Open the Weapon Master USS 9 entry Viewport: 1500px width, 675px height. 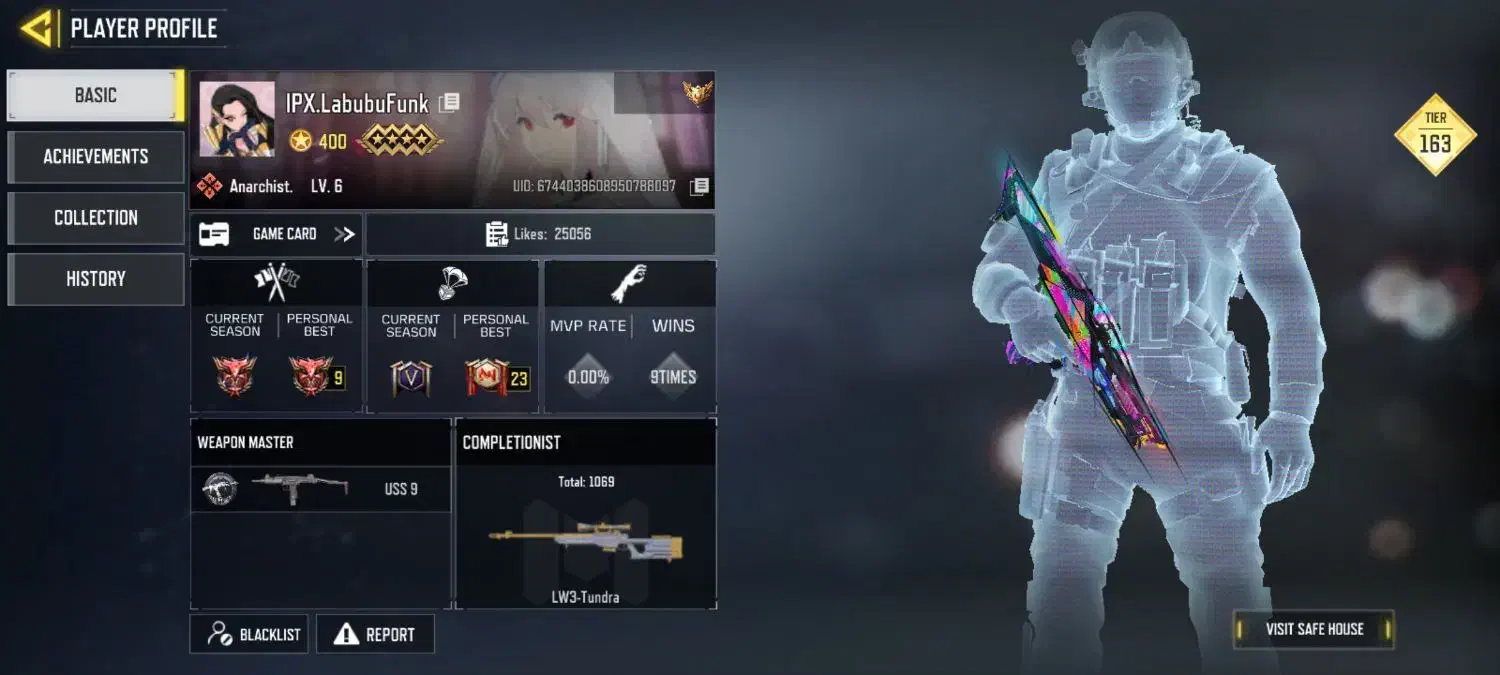[x=320, y=489]
